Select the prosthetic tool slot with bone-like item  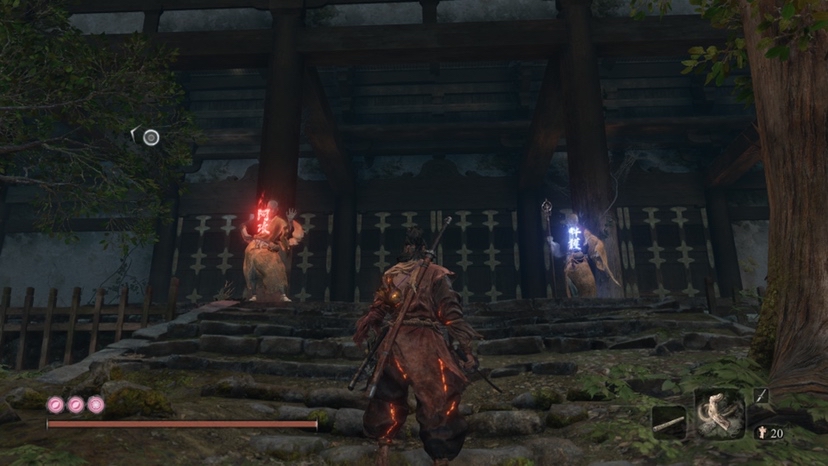pos(719,412)
